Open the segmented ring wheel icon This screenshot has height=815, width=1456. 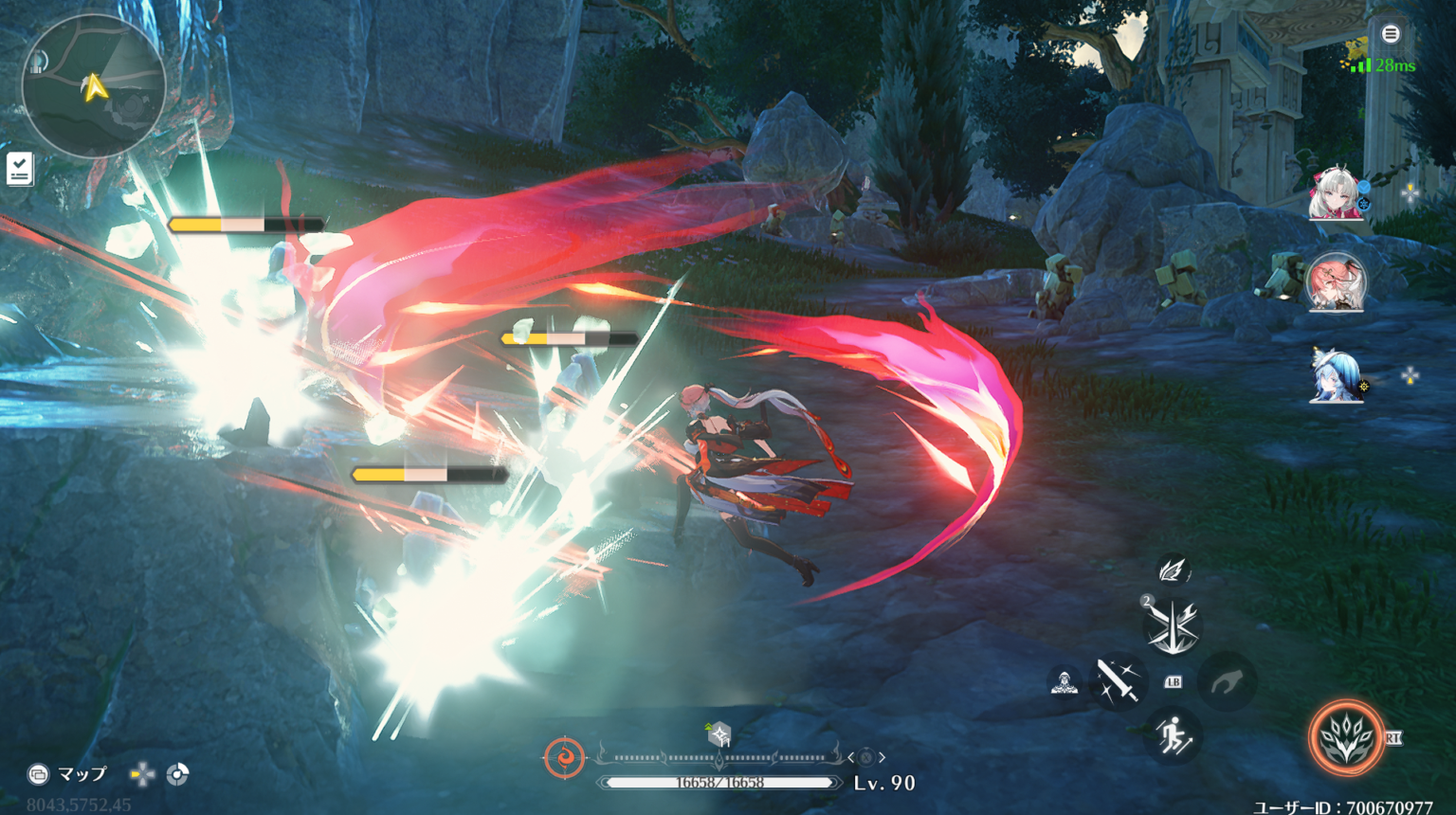[x=177, y=774]
